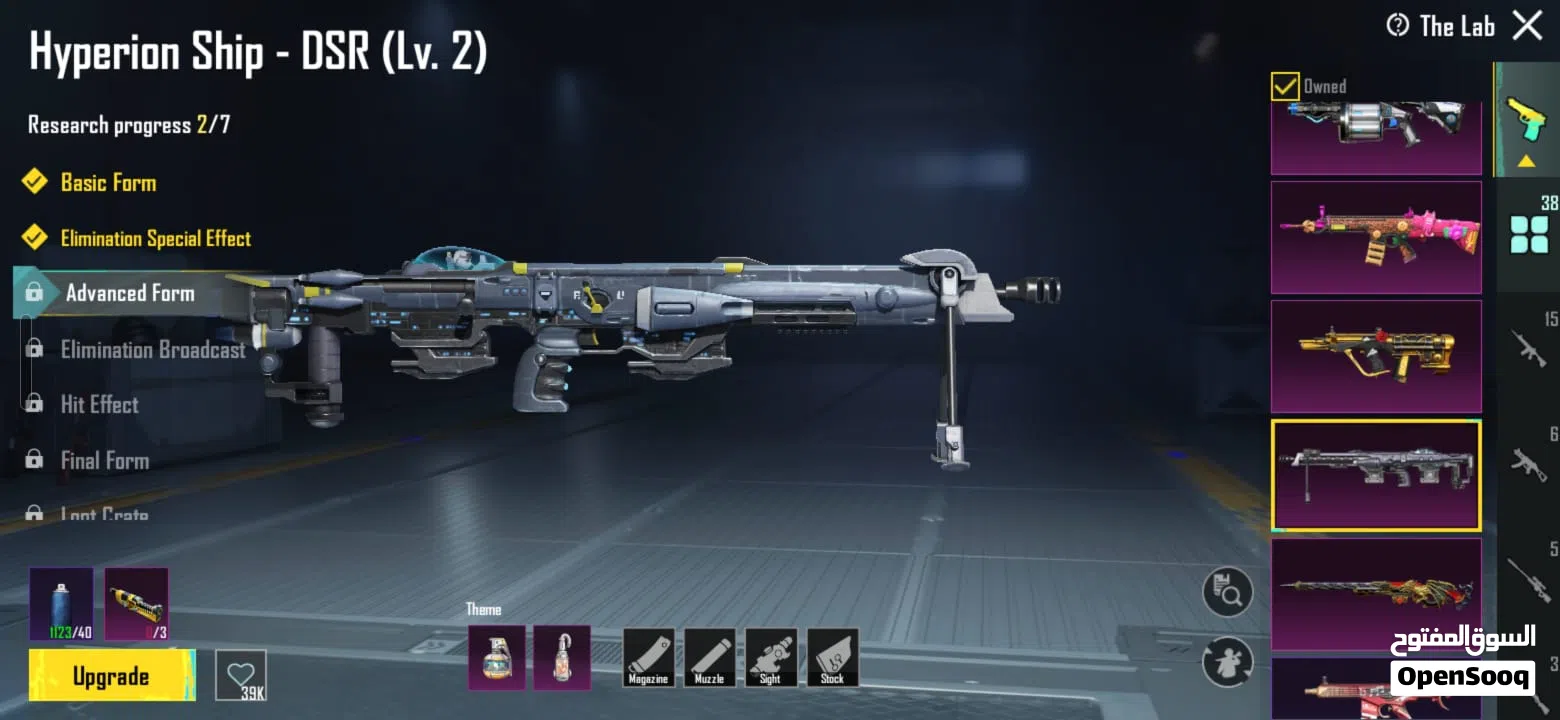The width and height of the screenshot is (1560, 720).
Task: Toggle the Owned filter checkbox
Action: 1285,87
